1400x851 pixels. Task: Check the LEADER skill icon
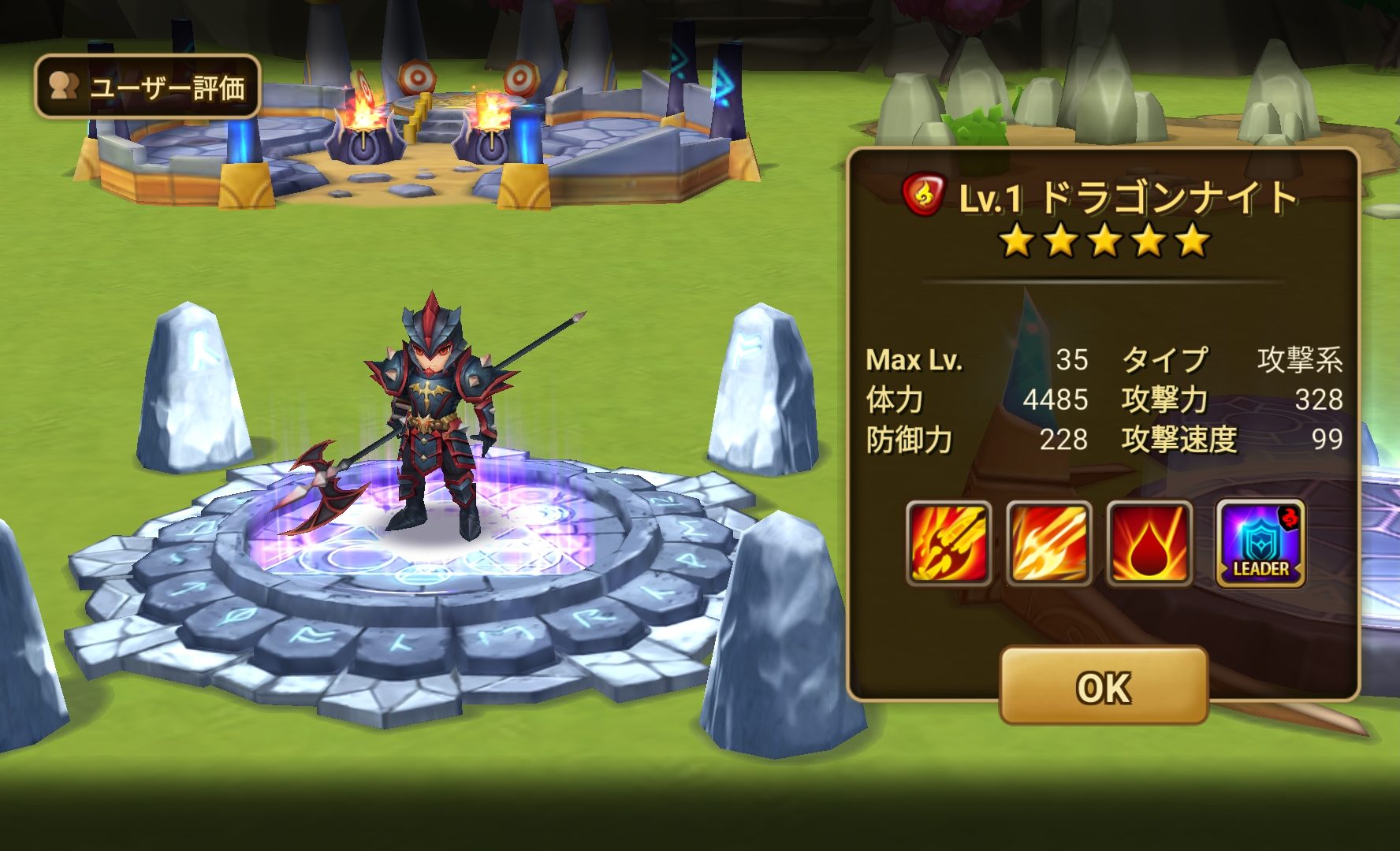coord(1260,543)
